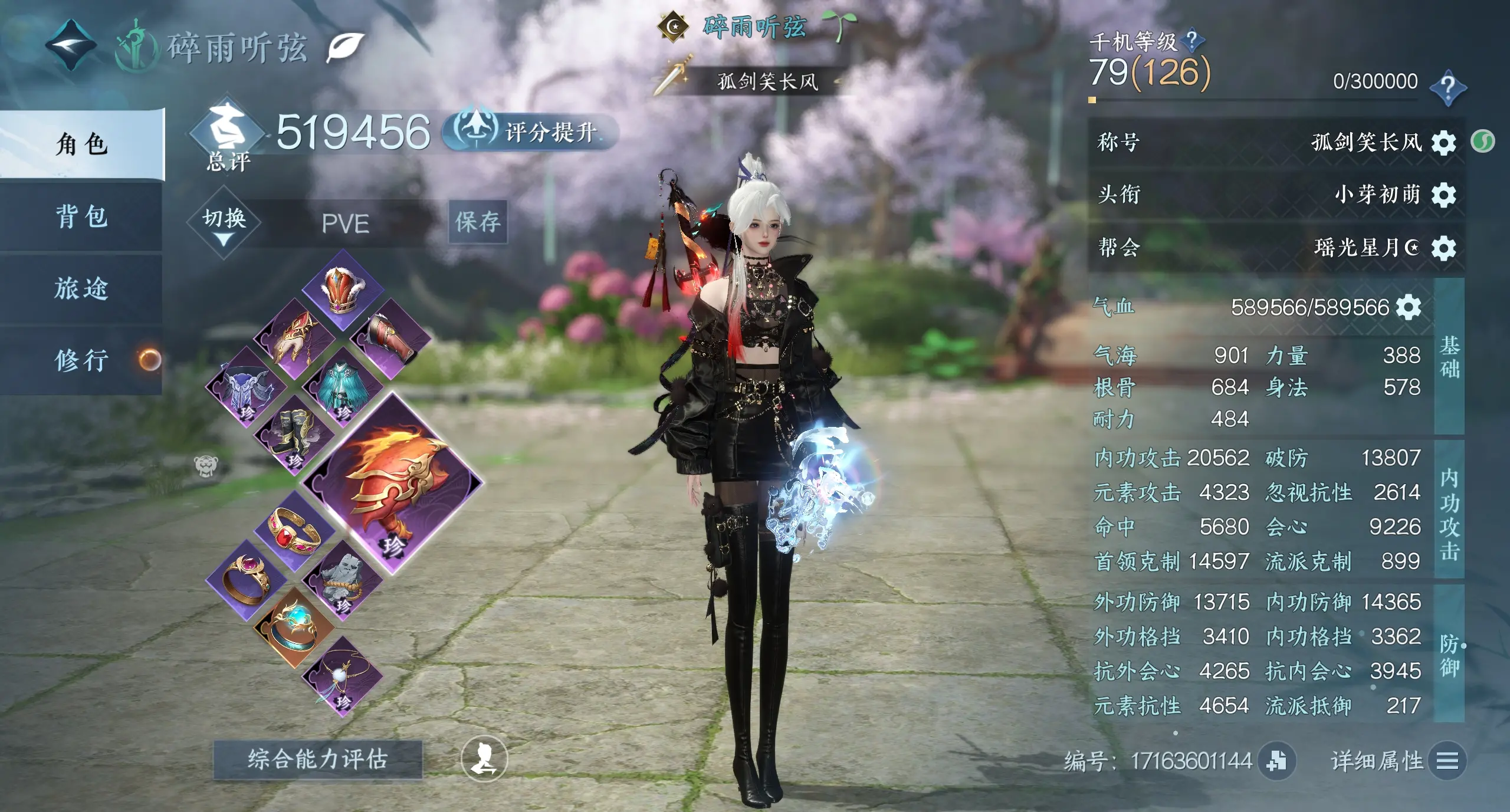
Task: Open 综合能力评估 evaluation
Action: coord(317,759)
